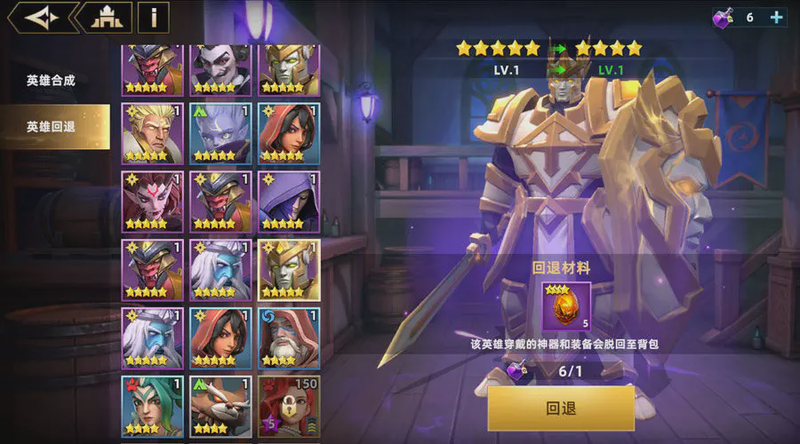The width and height of the screenshot is (800, 444).
Task: Choose the purple hooded hero portrait
Action: [288, 201]
